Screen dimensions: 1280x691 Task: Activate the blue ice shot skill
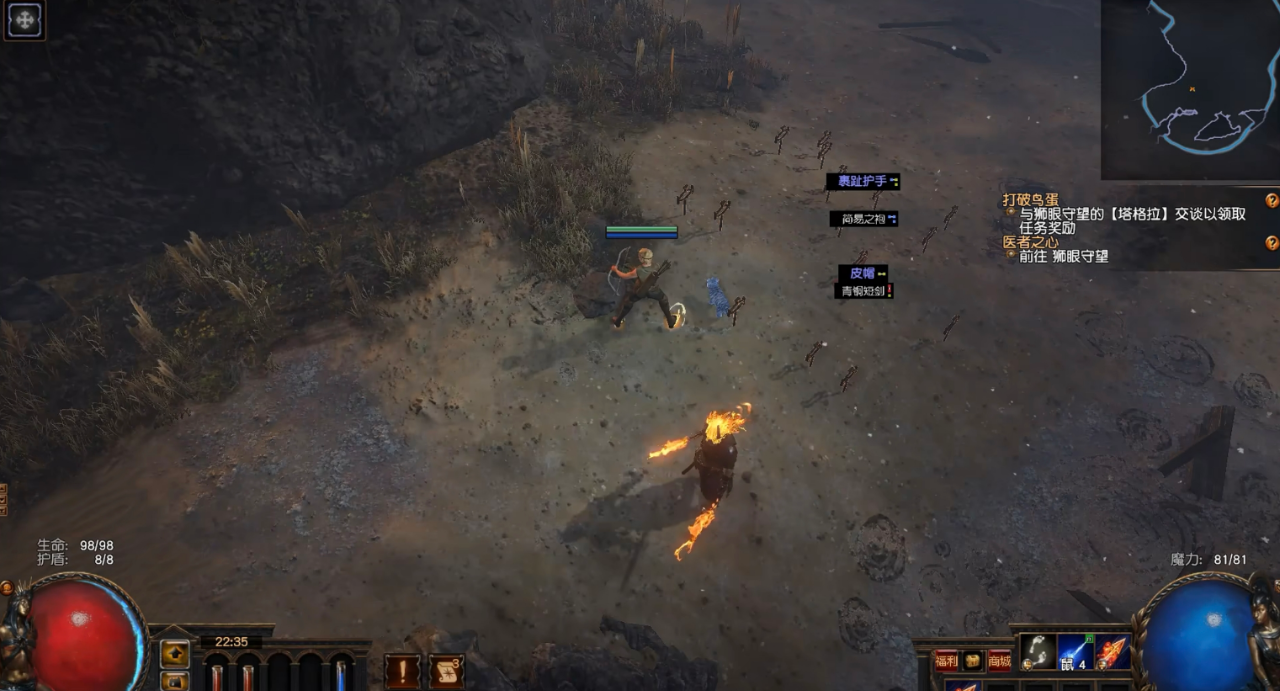[1076, 652]
